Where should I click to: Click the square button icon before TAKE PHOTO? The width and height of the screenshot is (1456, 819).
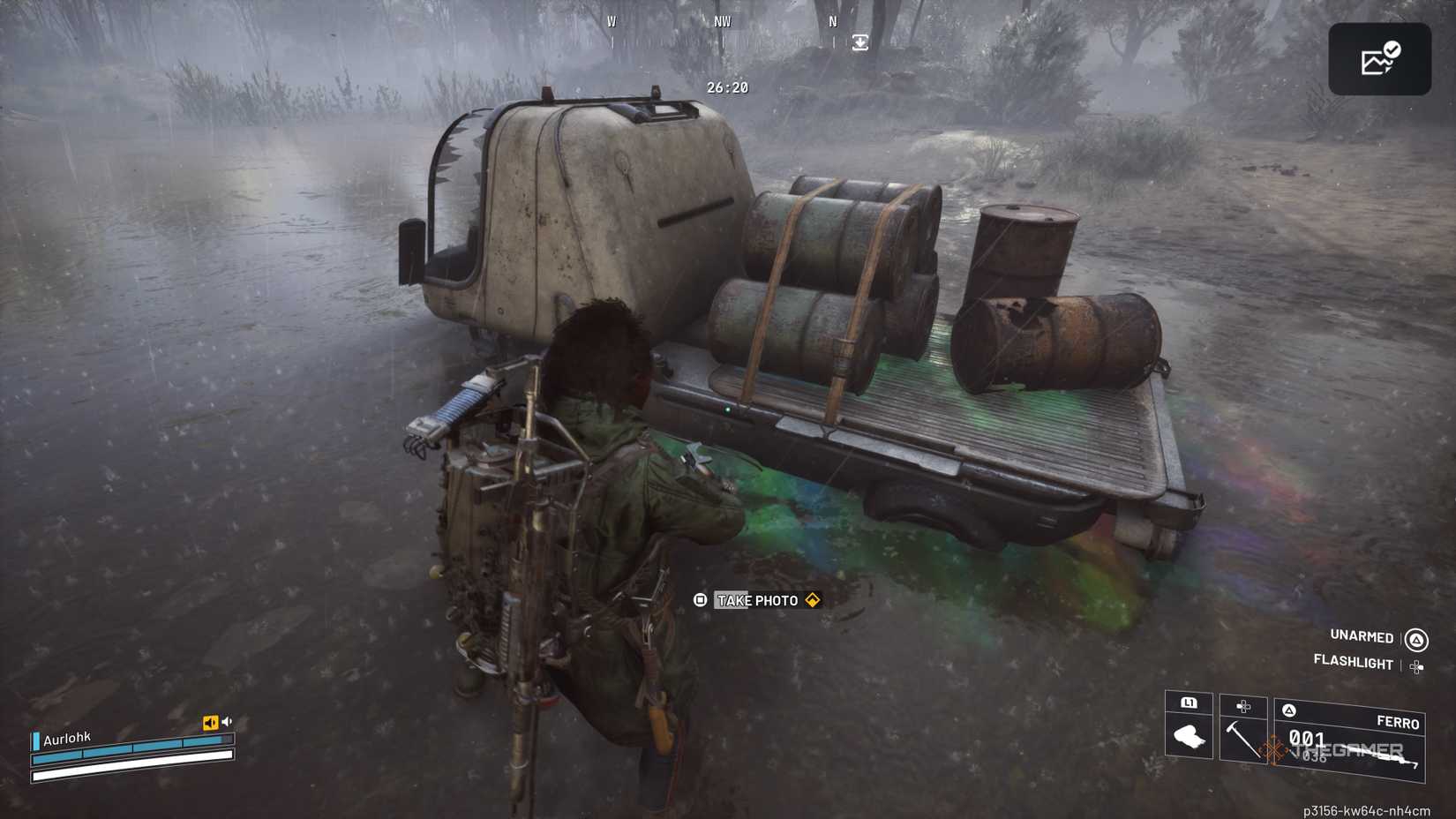tap(700, 600)
